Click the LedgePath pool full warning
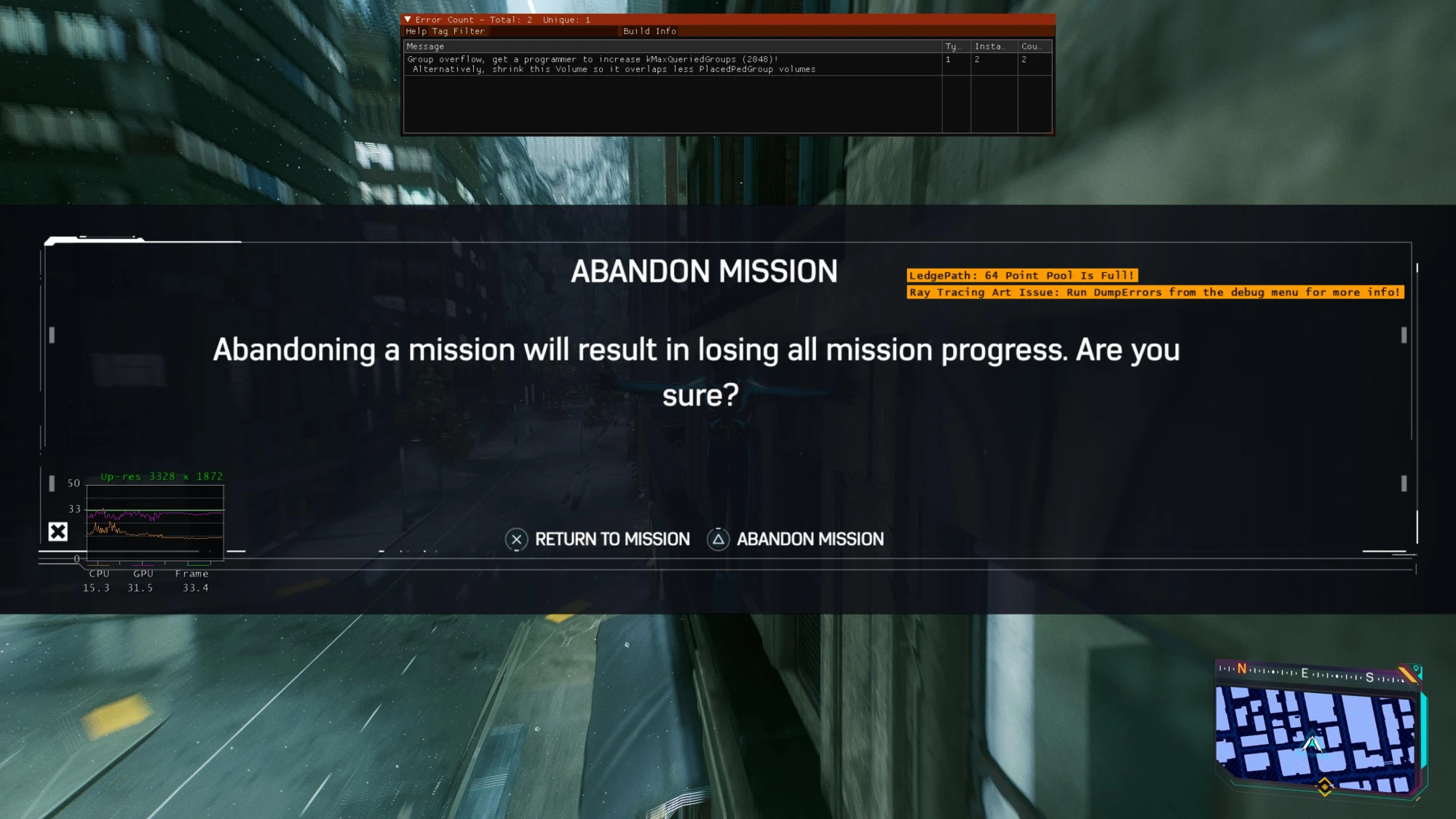This screenshot has width=1456, height=819. [x=1021, y=276]
